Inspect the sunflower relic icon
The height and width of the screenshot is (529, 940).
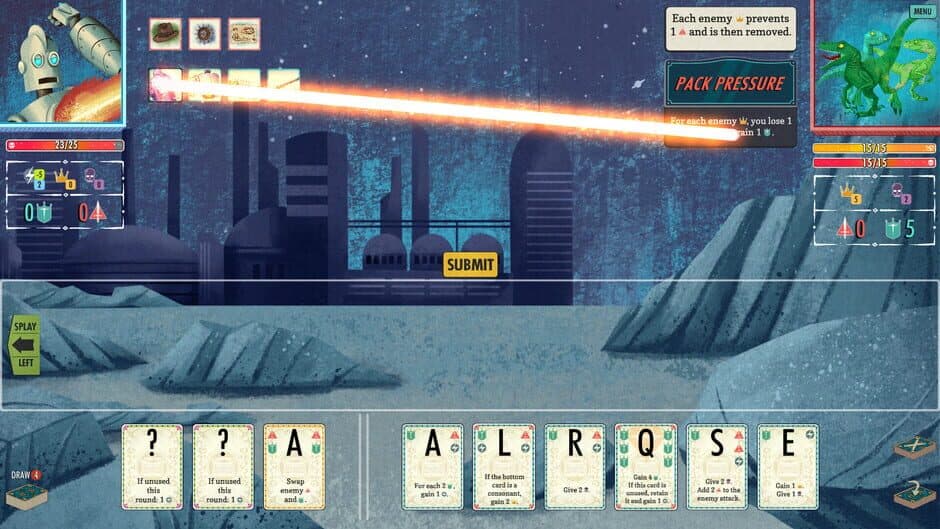click(205, 34)
